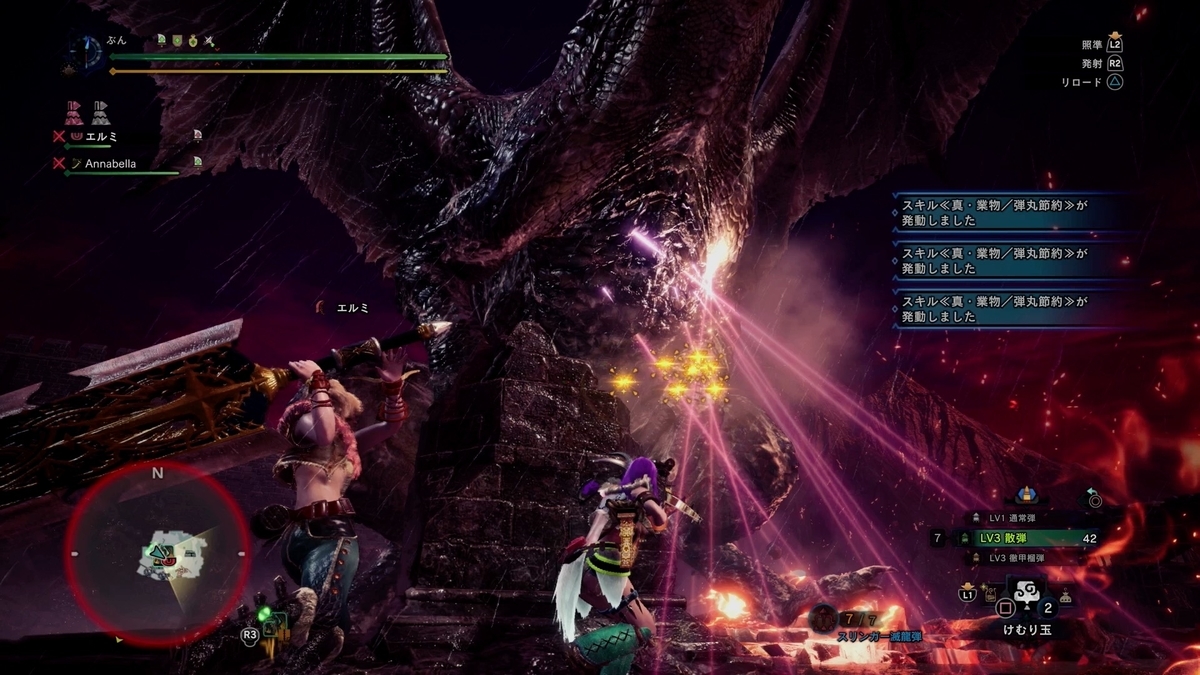Screen dimensions: 1200x675
Task: Select the item right of the smoke bomb
Action: tap(1067, 596)
